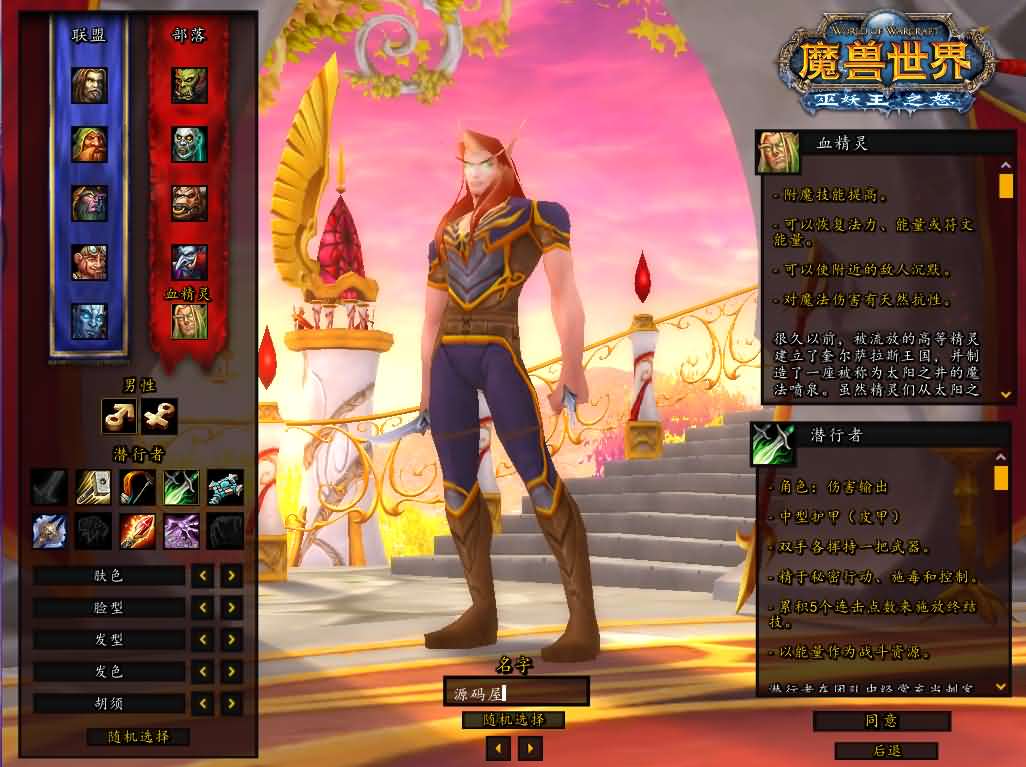Pick the Tauren race portrait
1026x767 pixels.
click(189, 203)
